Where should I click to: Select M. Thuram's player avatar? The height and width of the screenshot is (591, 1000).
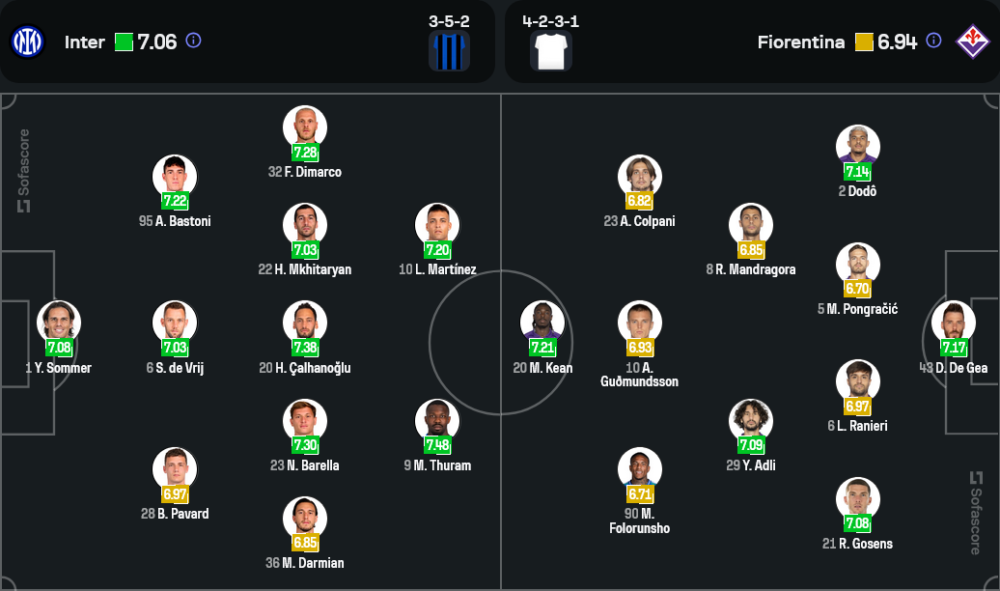coord(437,421)
